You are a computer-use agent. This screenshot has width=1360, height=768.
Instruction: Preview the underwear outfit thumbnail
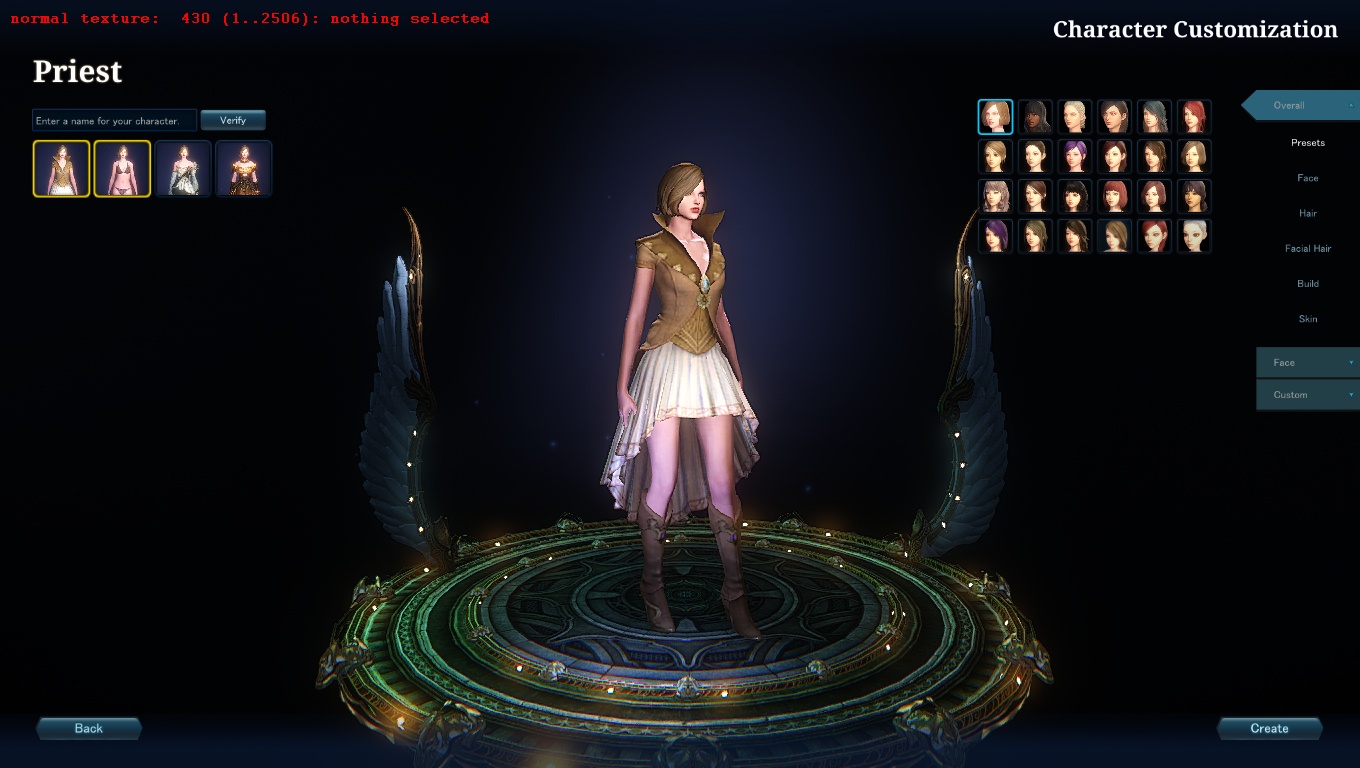click(122, 168)
